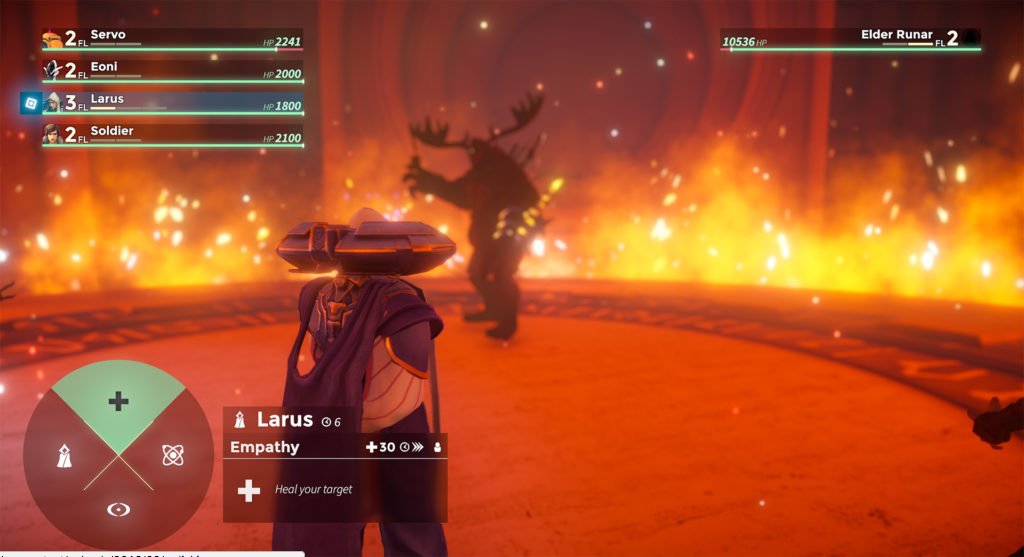Choose the robed figure ability on the wheel
1024x557 pixels.
63,456
